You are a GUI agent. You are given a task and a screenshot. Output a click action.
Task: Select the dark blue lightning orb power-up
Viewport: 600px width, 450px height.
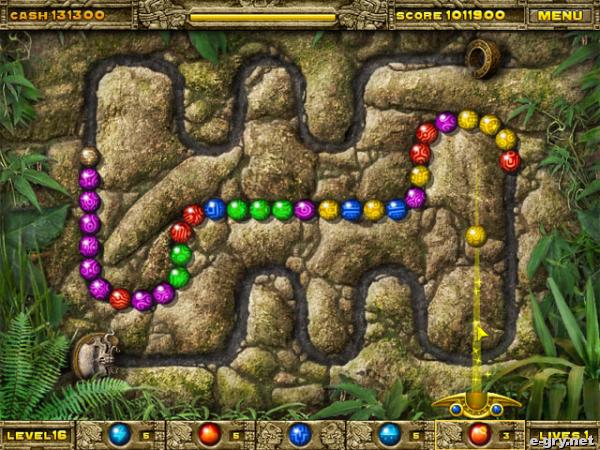299,434
